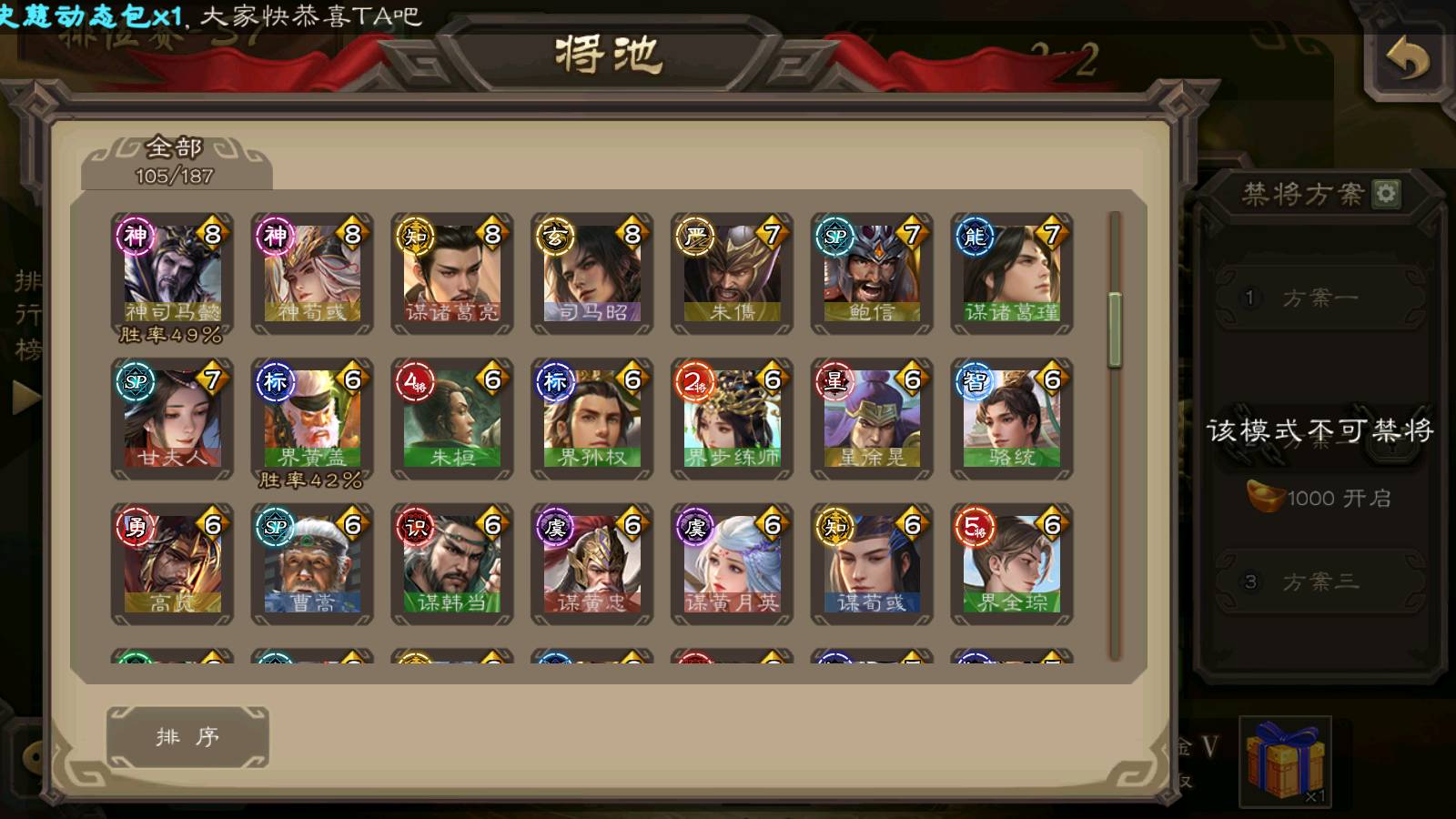The width and height of the screenshot is (1456, 819).
Task: Select the 全部 tab
Action: click(175, 160)
